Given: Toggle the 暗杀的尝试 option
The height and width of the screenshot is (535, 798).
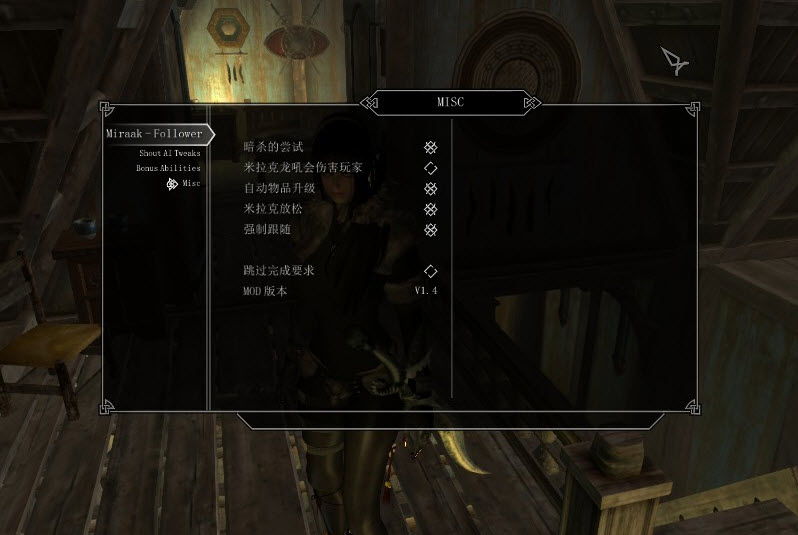Looking at the screenshot, I should pos(430,148).
